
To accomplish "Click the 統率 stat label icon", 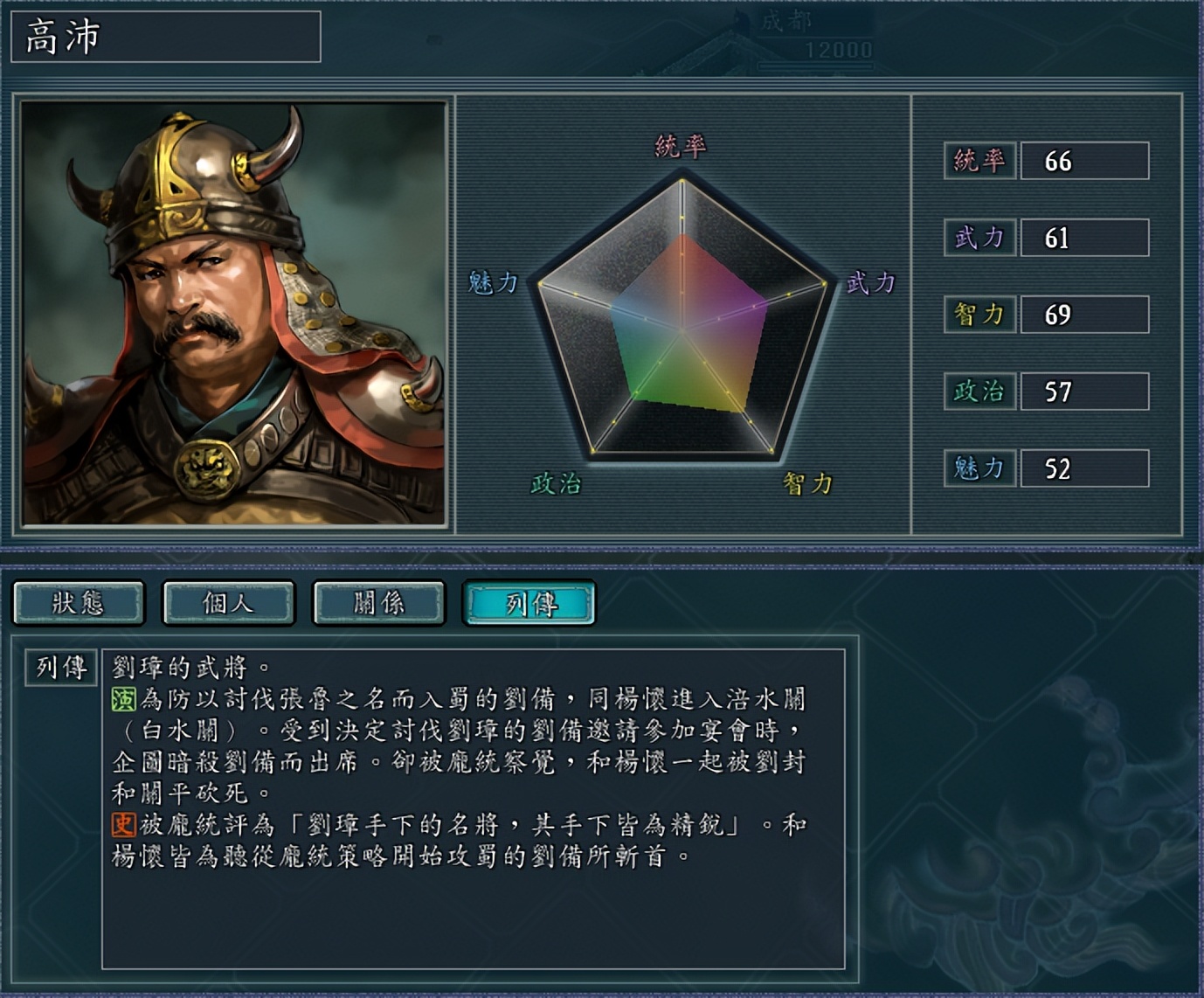I will tap(980, 162).
